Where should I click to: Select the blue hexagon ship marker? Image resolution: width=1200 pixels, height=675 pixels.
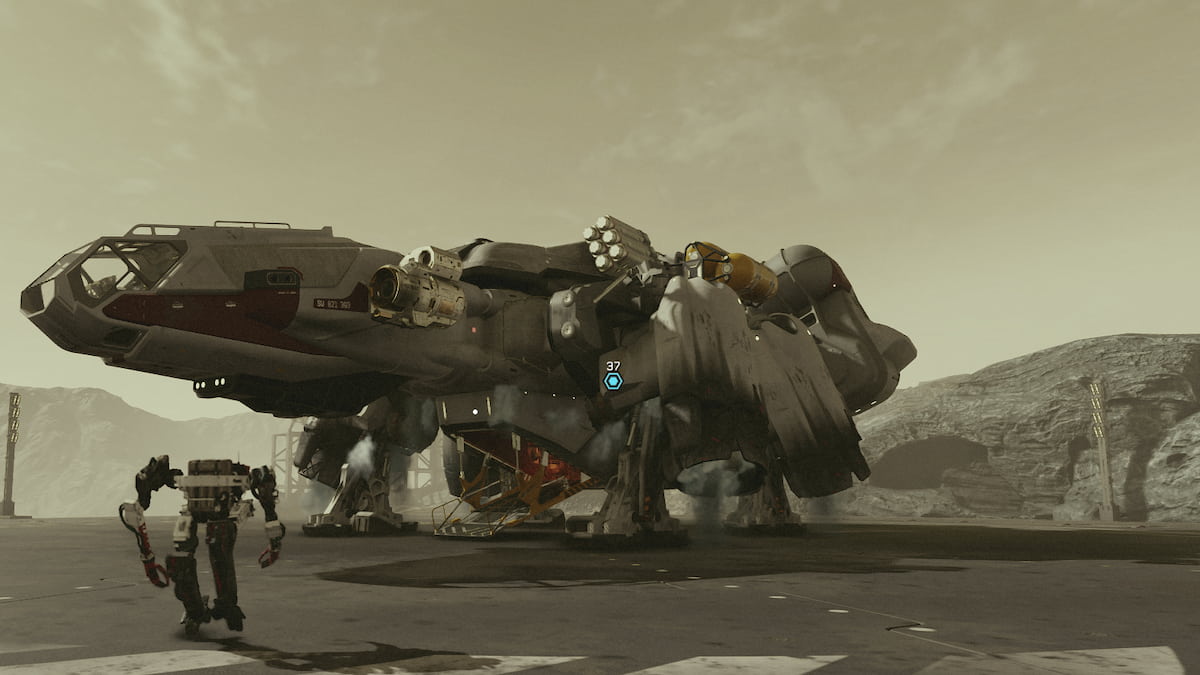[613, 381]
